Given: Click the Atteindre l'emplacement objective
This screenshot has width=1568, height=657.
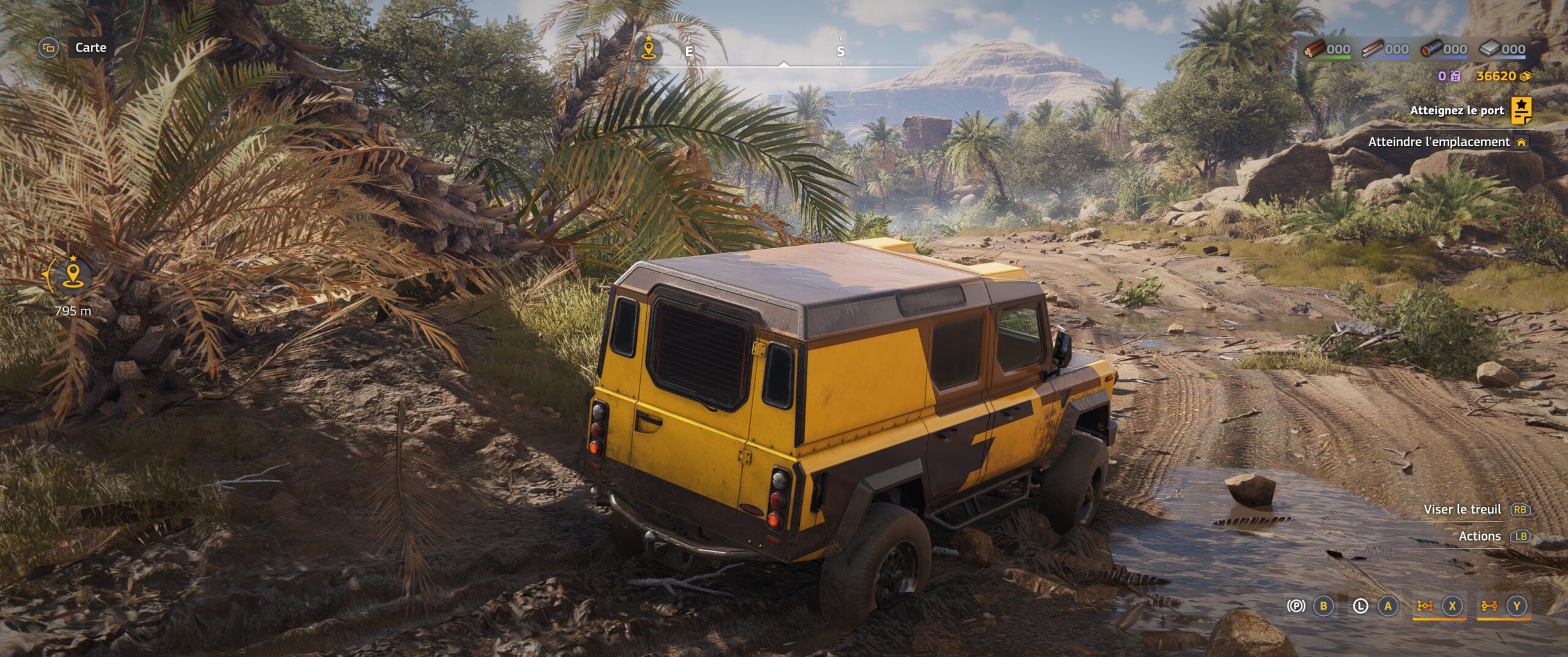Looking at the screenshot, I should [1439, 142].
